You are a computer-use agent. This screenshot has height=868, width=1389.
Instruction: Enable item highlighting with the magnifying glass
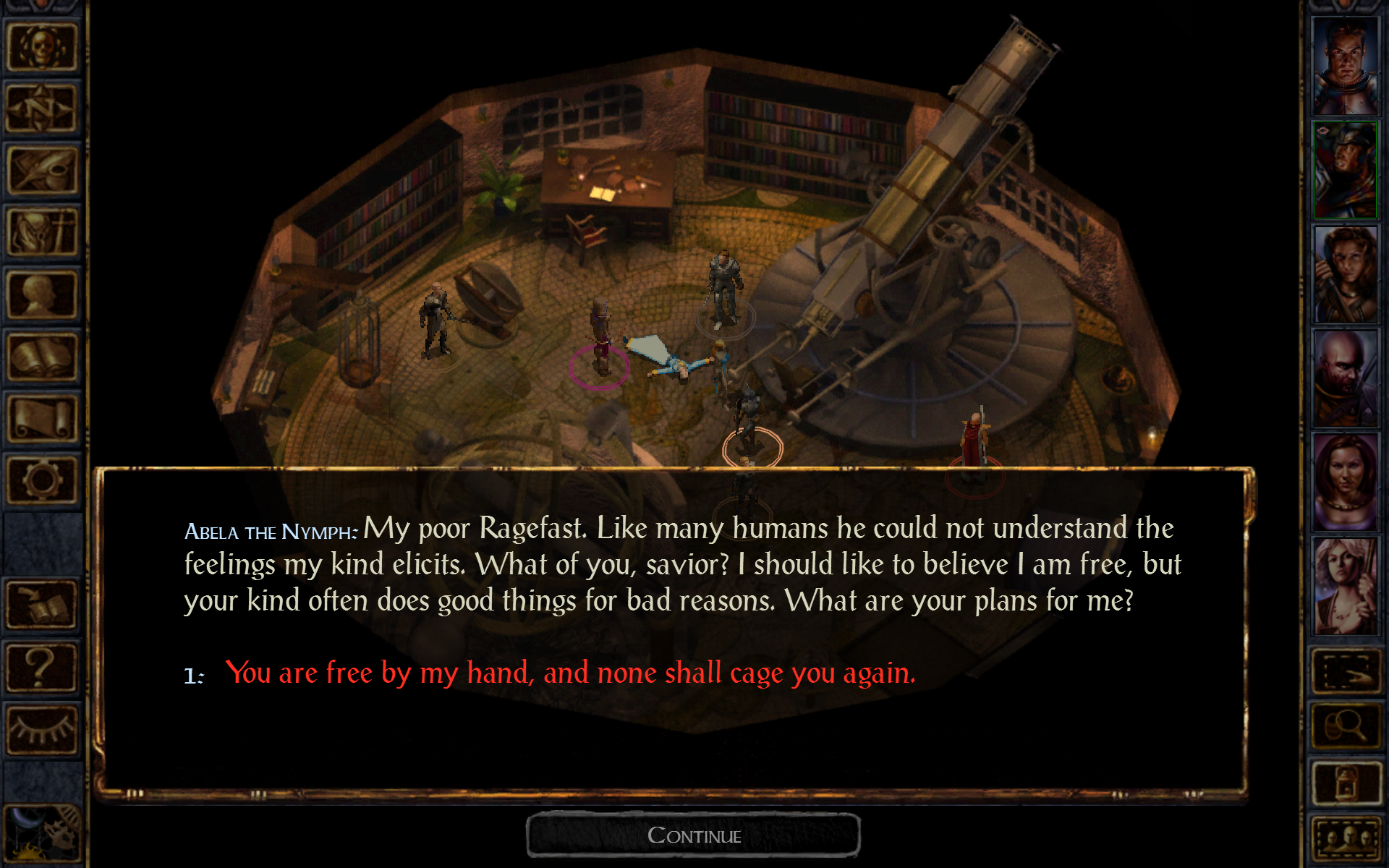click(x=1347, y=726)
